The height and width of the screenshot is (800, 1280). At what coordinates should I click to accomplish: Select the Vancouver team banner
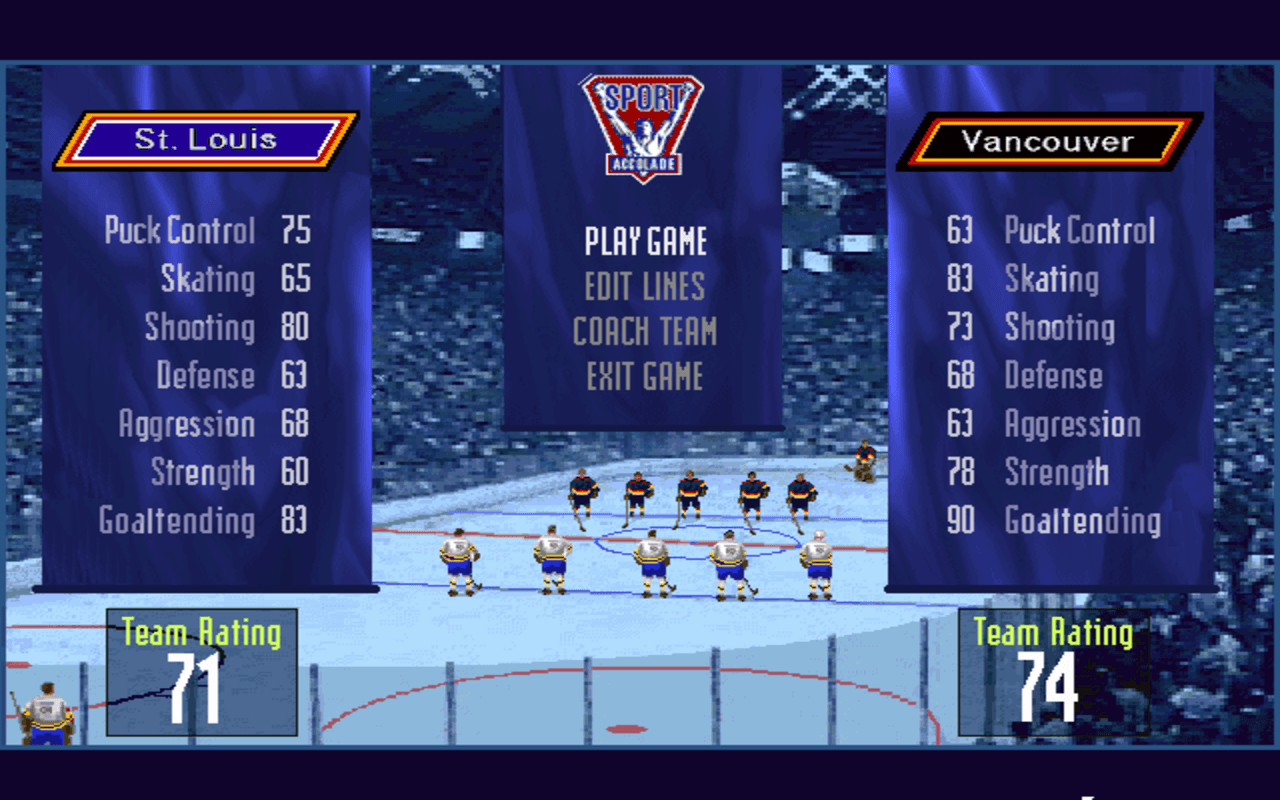[x=1048, y=140]
